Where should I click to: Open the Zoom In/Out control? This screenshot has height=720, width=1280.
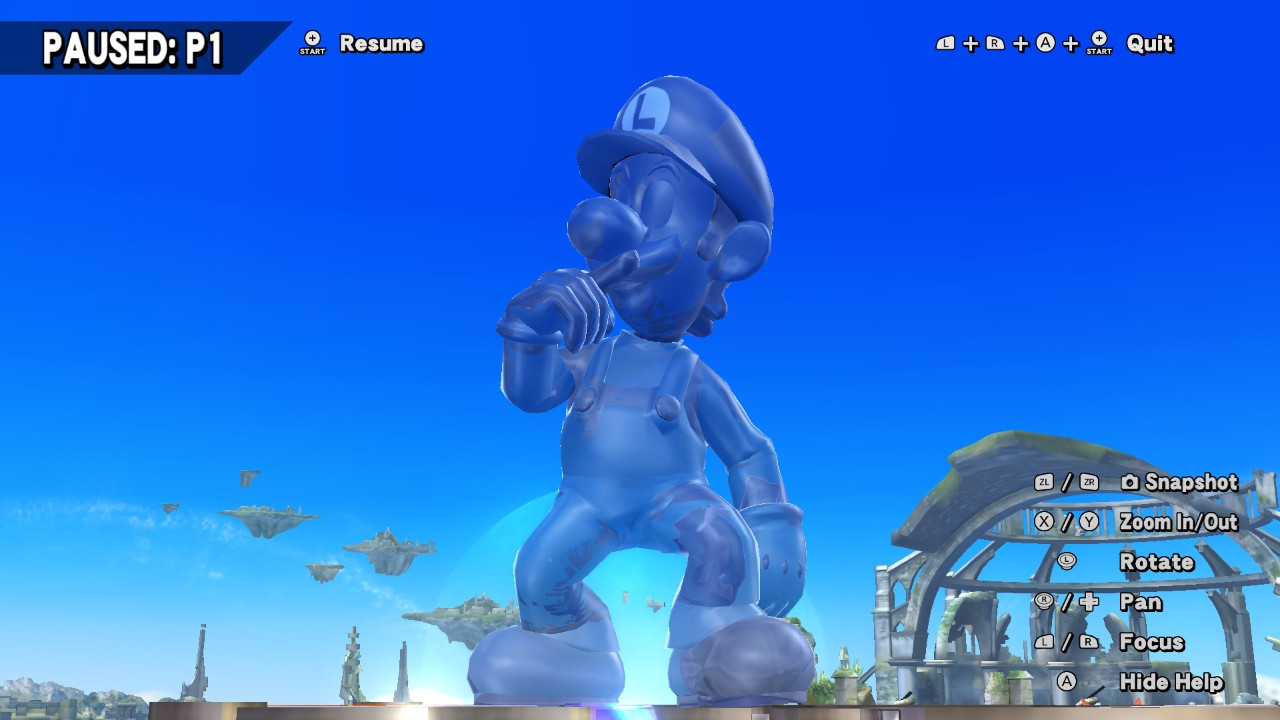1180,521
